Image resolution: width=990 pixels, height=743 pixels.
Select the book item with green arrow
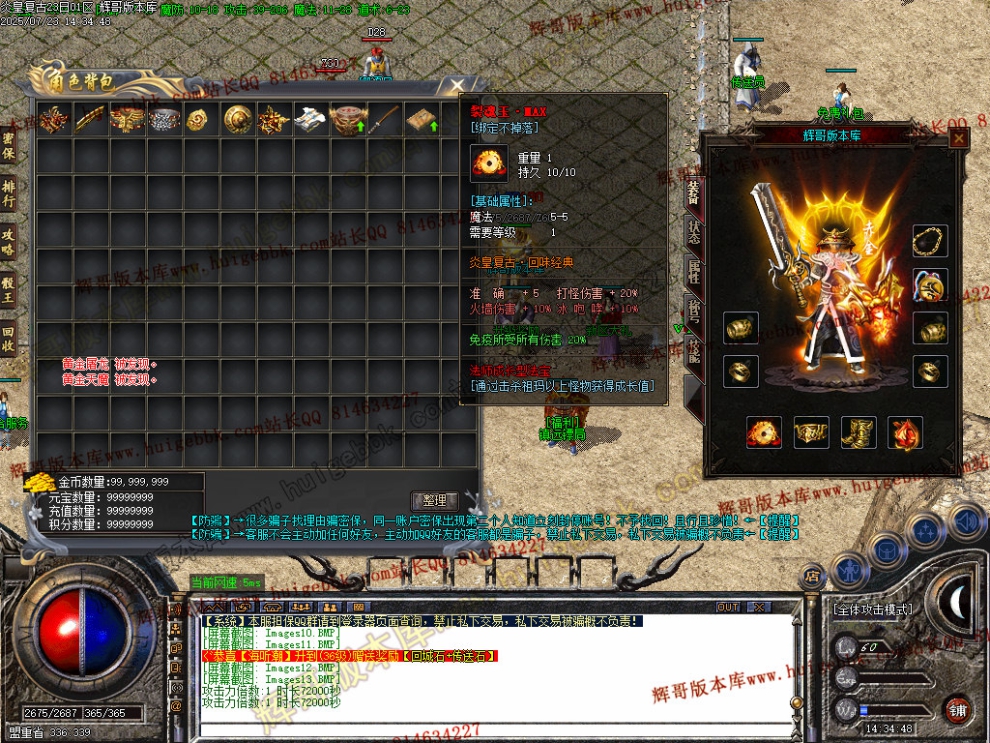(421, 120)
